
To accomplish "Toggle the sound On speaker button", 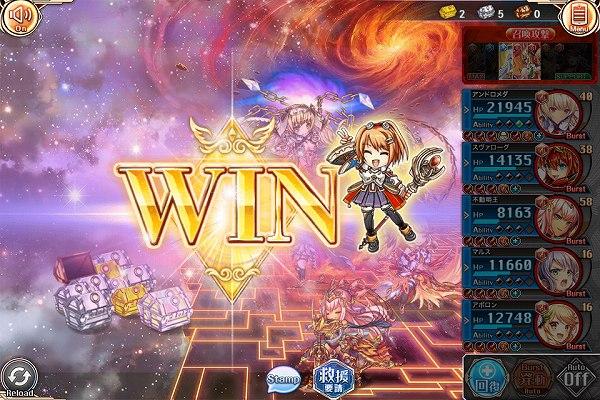I will (18, 17).
